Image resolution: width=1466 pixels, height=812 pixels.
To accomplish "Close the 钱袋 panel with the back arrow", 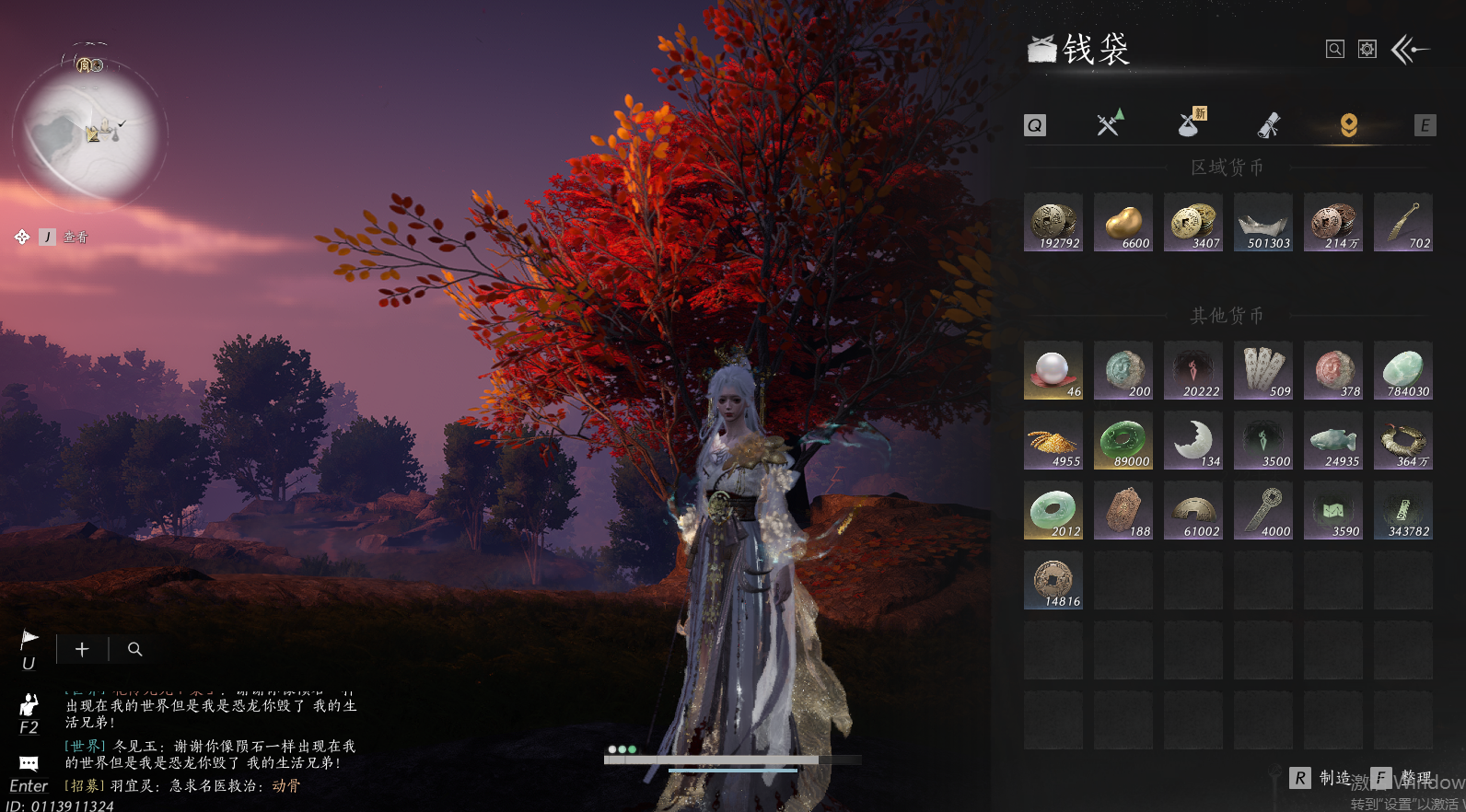I will pos(1410,50).
